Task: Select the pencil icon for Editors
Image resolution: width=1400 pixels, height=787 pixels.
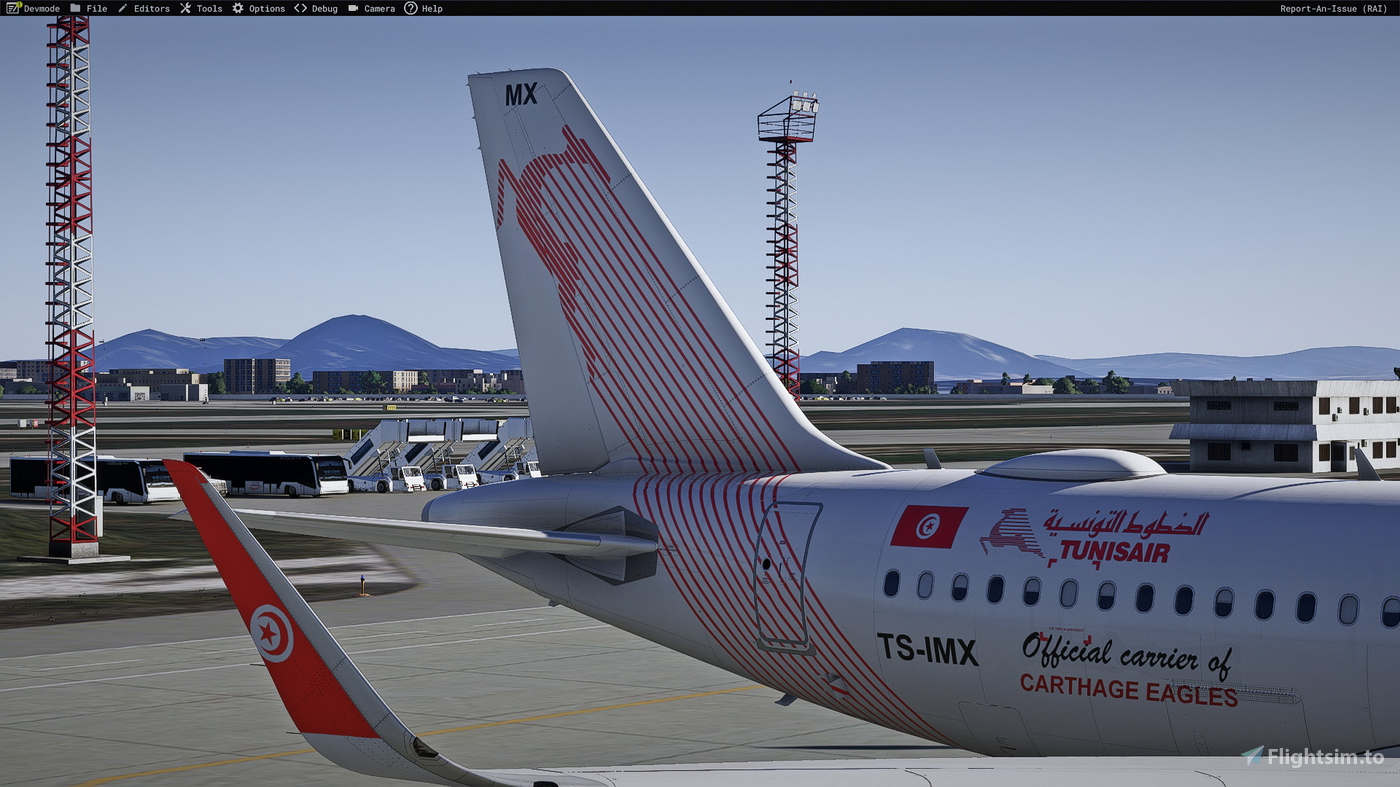Action: coord(122,8)
